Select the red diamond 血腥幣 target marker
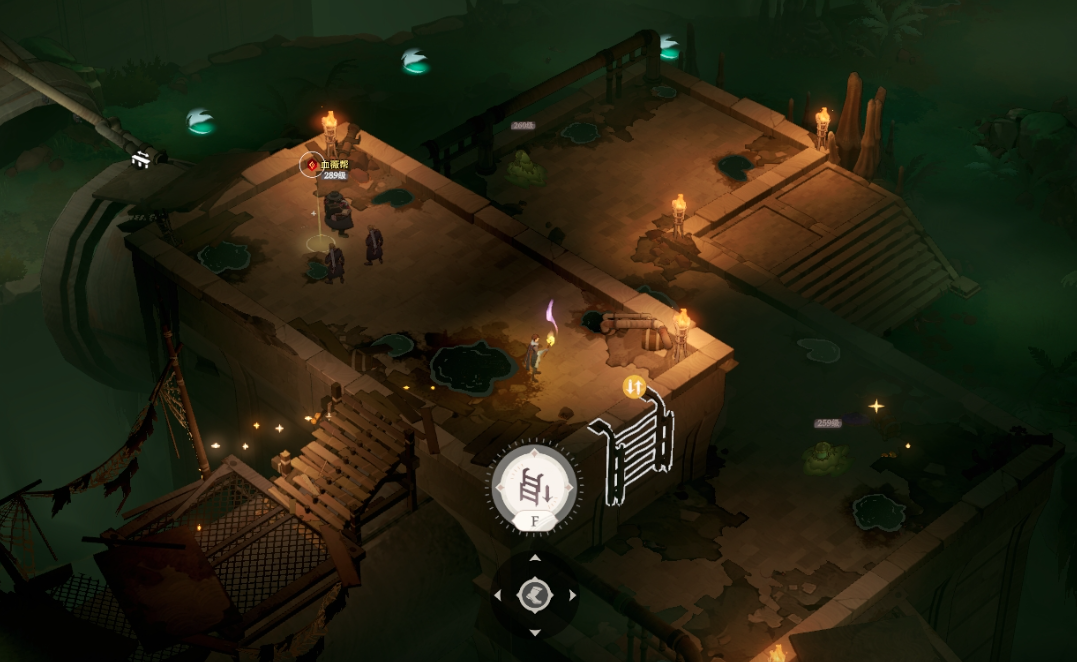Screen dimensions: 1077x662 click(311, 164)
